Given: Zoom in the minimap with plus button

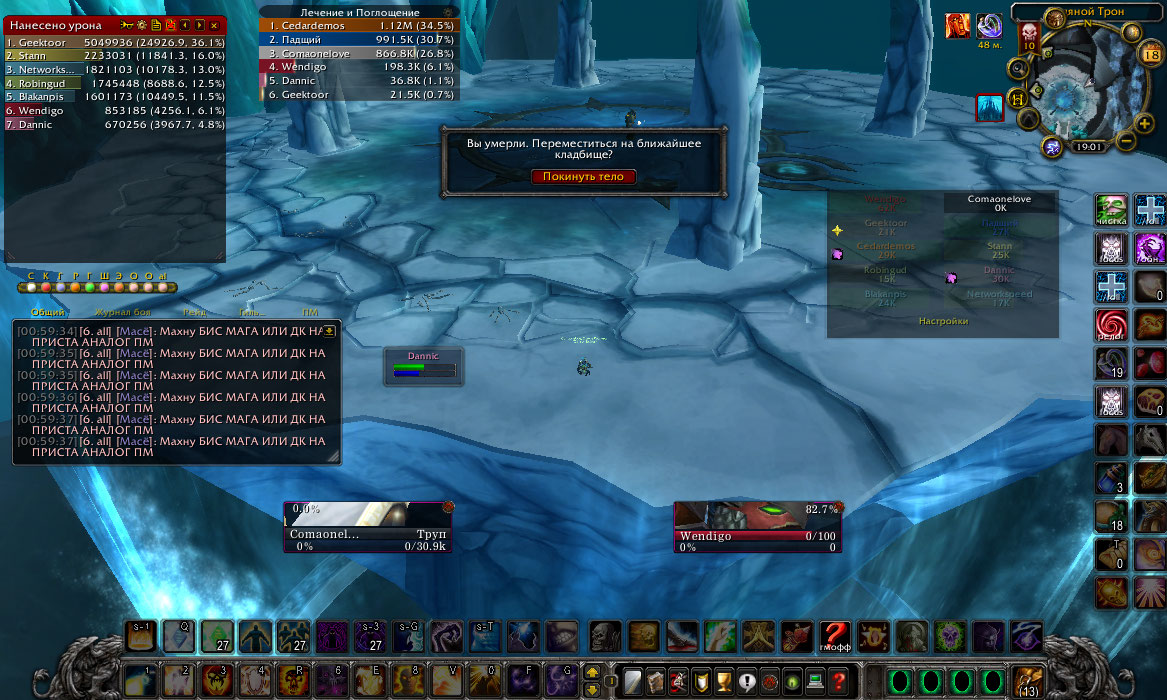Looking at the screenshot, I should click(1145, 122).
